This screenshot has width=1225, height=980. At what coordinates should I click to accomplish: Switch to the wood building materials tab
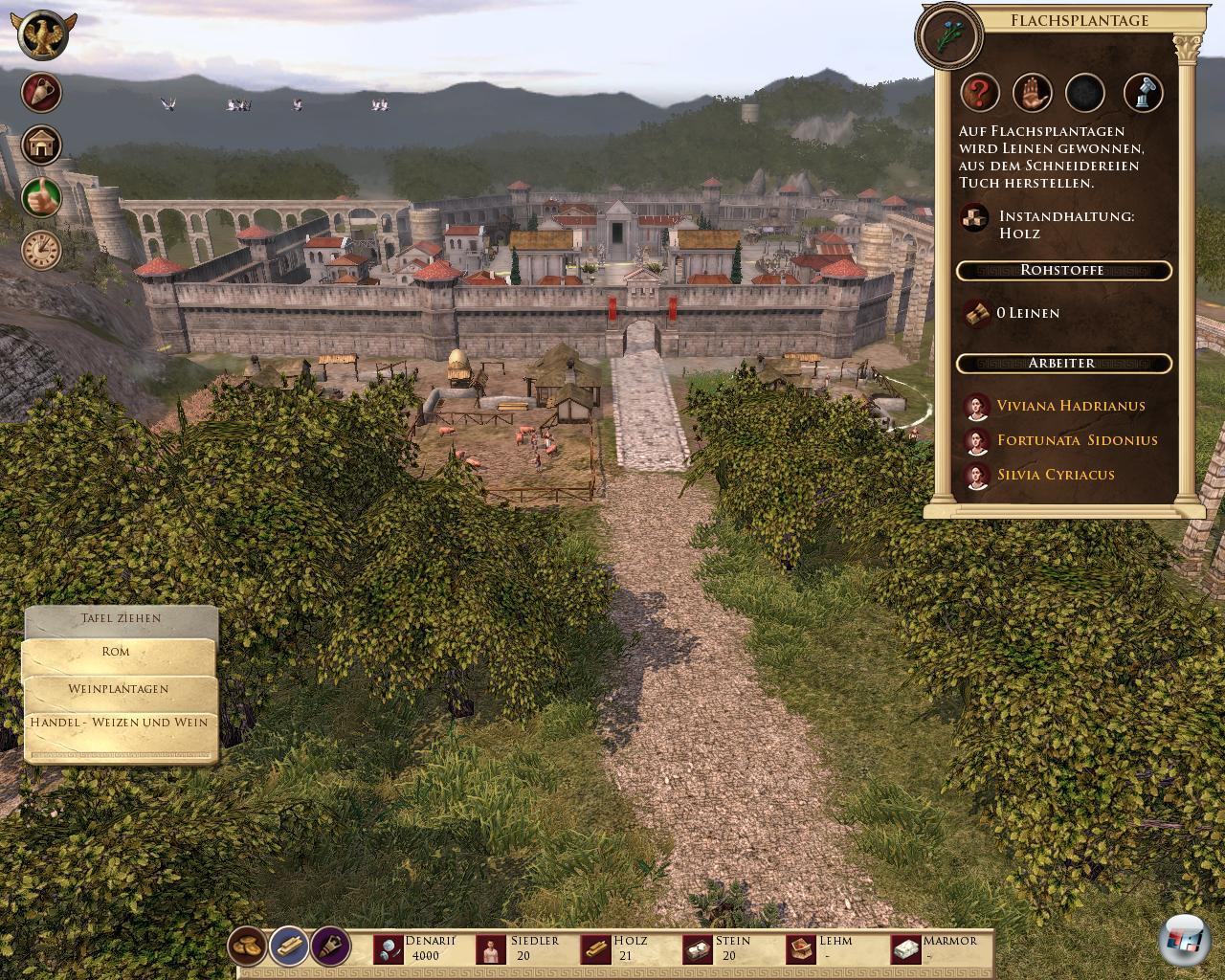click(289, 947)
